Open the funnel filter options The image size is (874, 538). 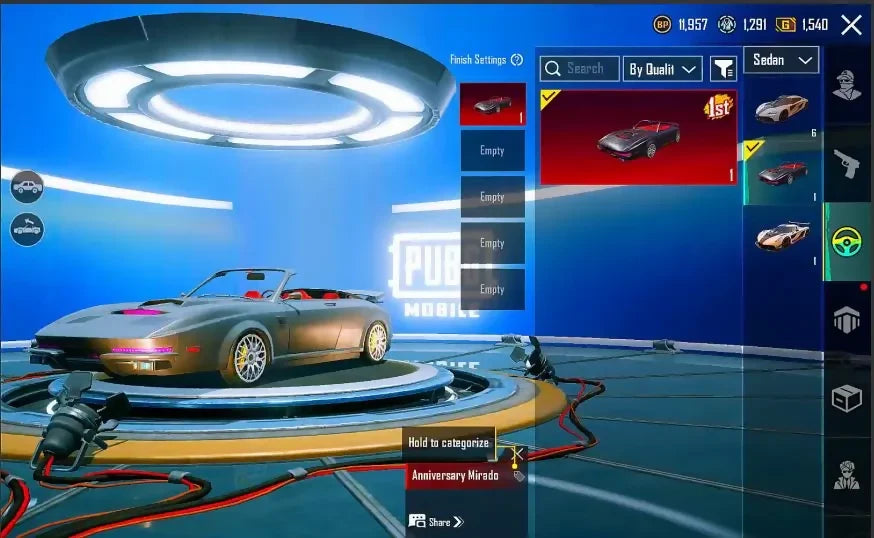click(x=723, y=68)
